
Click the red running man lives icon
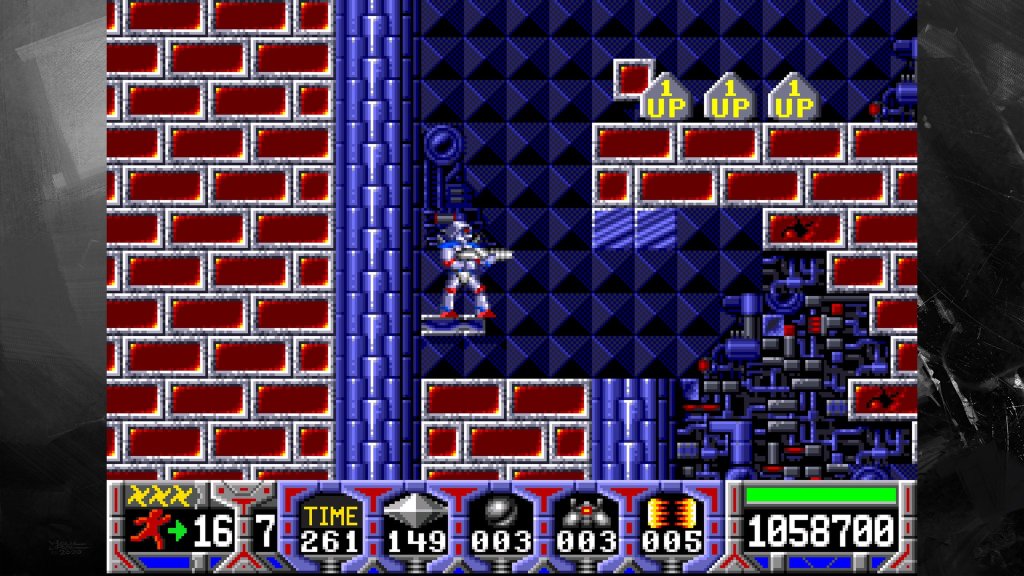146,528
